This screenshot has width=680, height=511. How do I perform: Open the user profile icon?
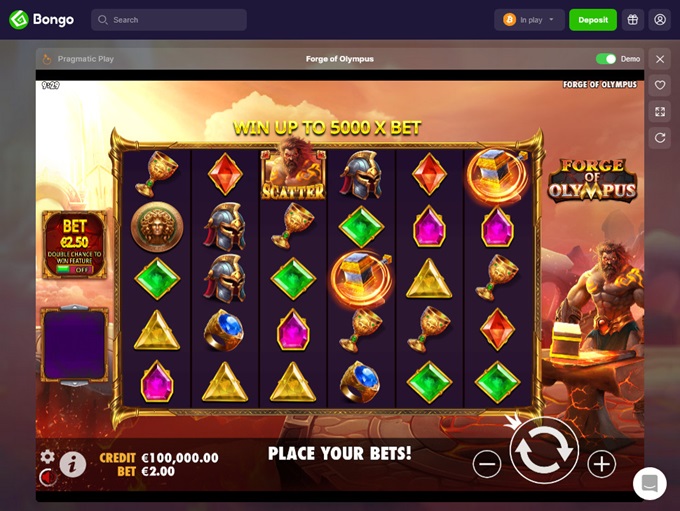click(659, 20)
